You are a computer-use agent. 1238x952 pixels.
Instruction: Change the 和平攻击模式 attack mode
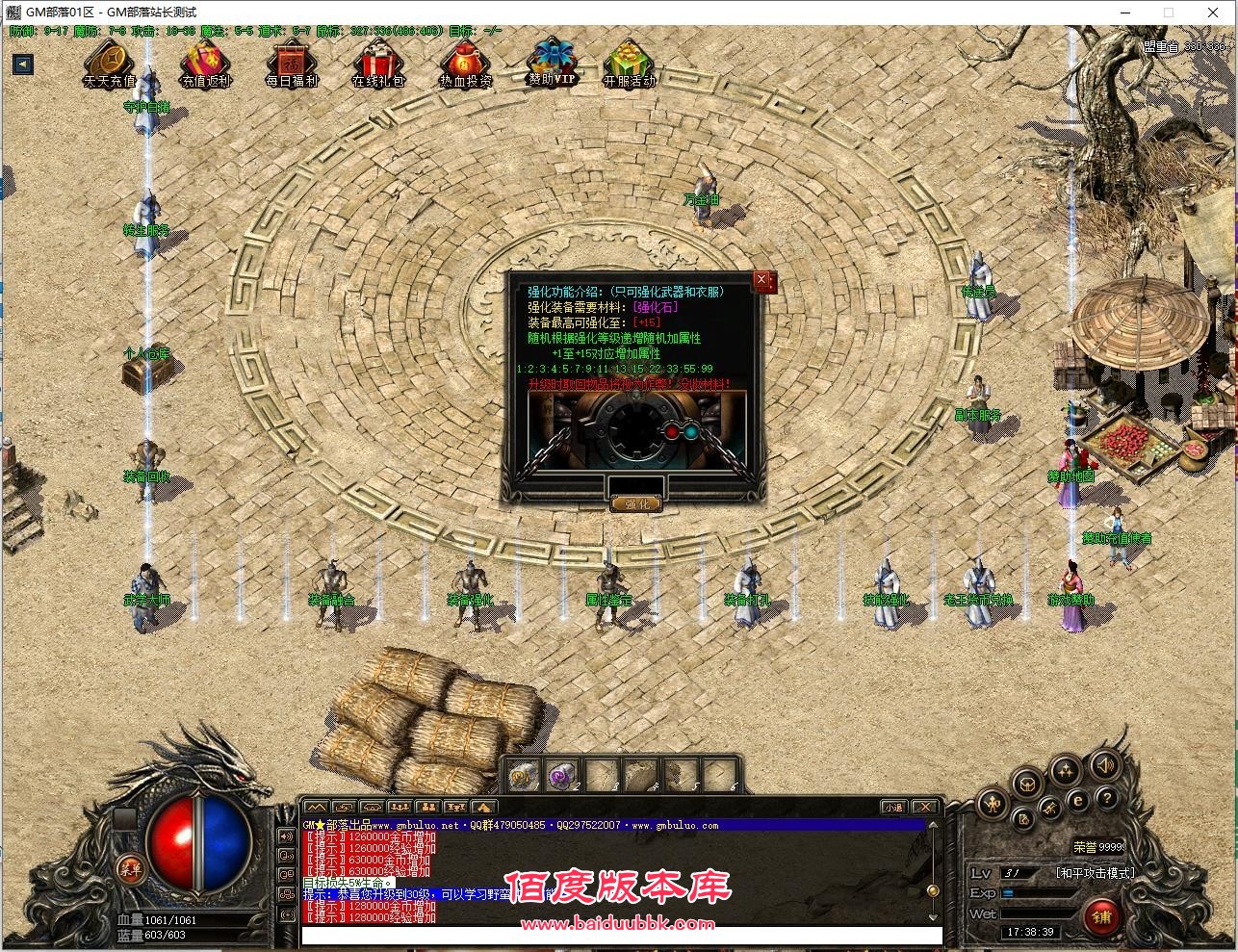[x=1095, y=872]
